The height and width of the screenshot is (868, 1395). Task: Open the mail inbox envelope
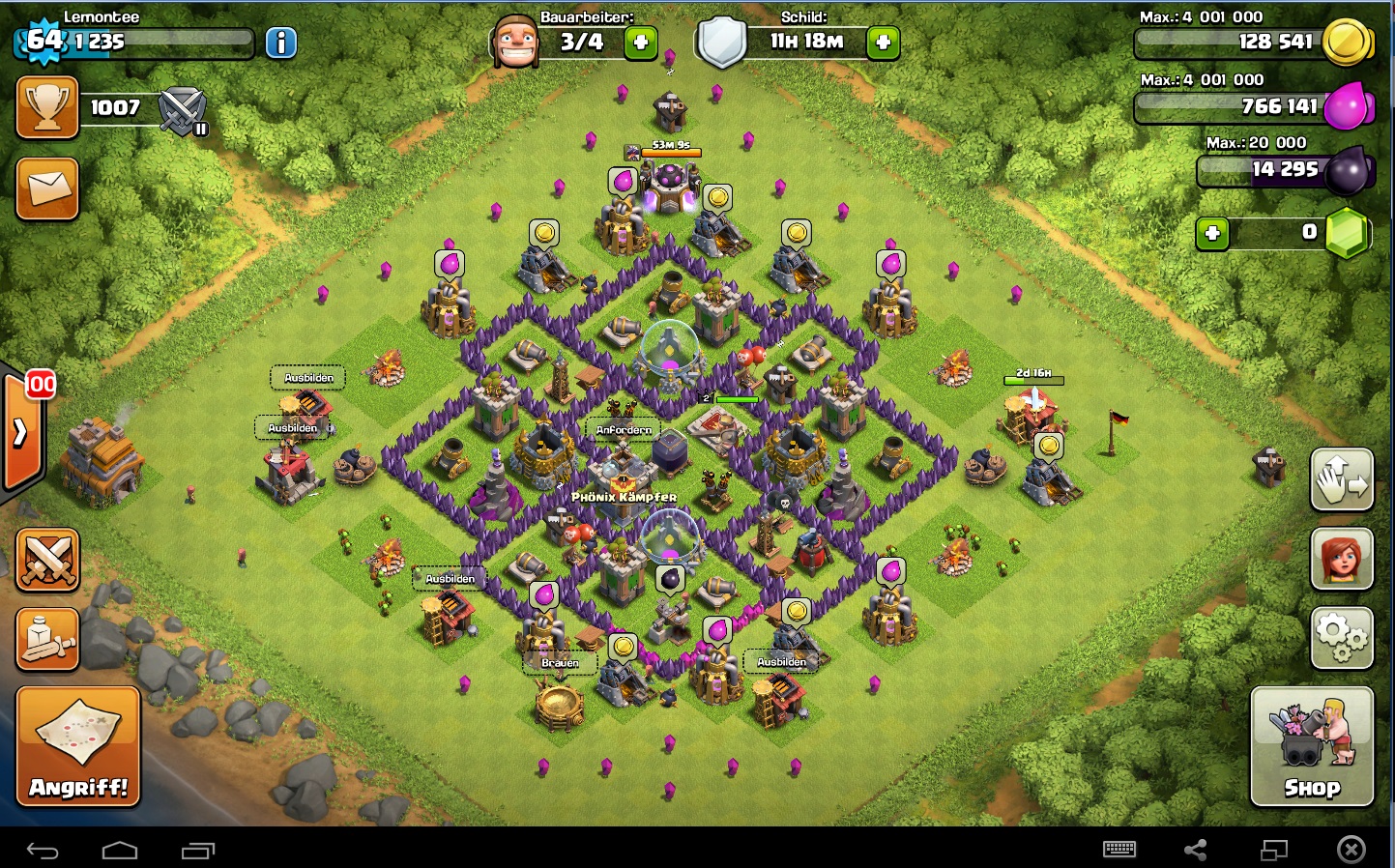(47, 187)
